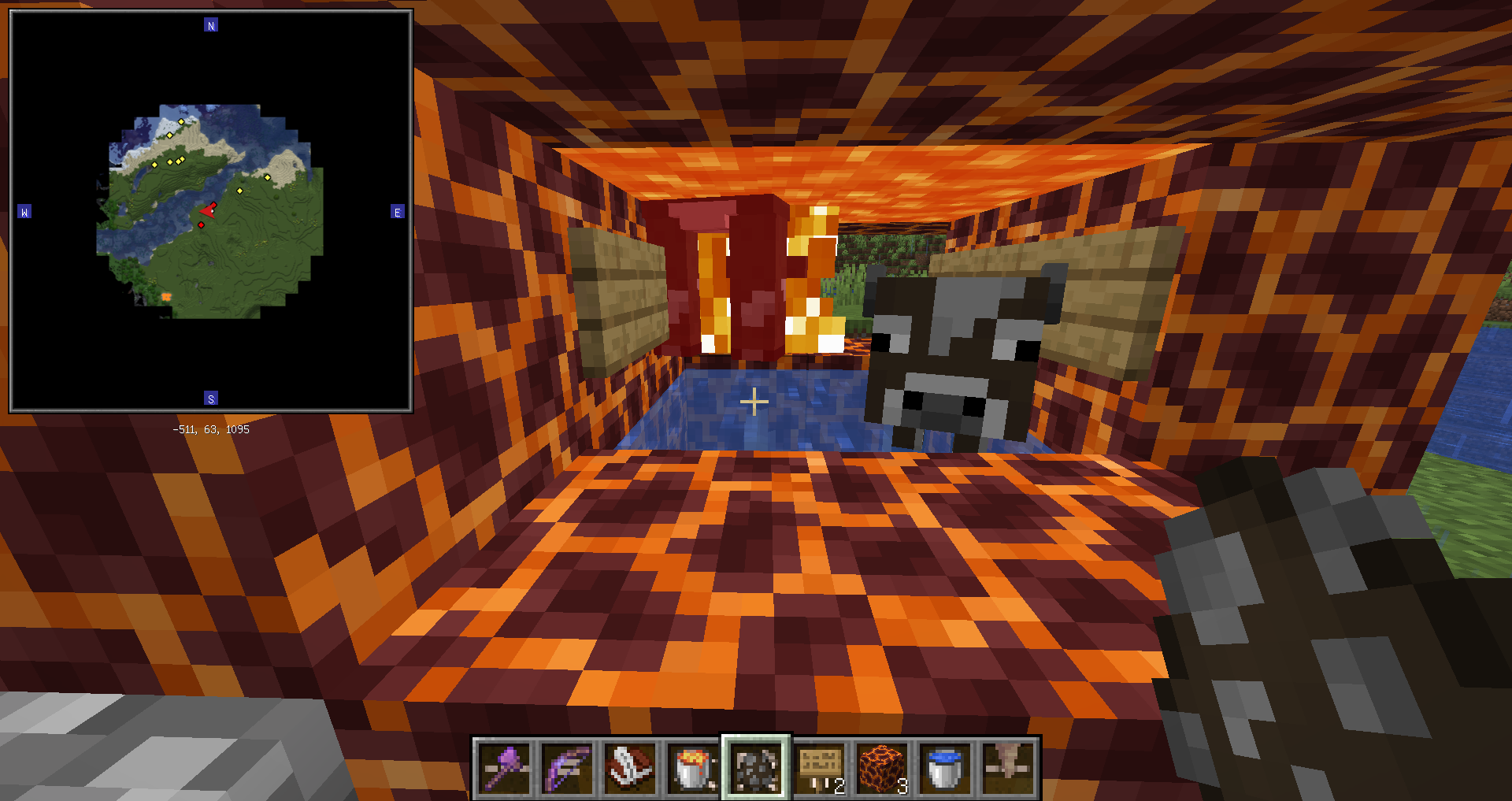Click the S compass marker on minimap

[x=211, y=399]
